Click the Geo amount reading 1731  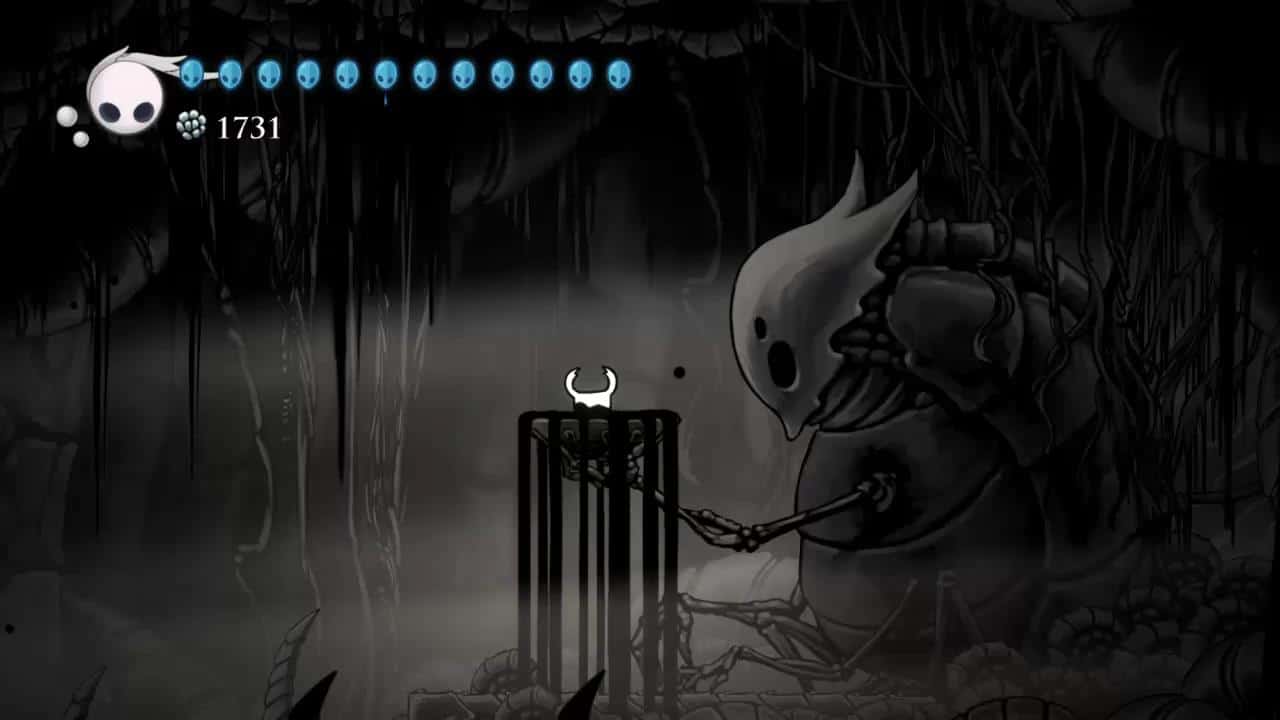click(246, 127)
